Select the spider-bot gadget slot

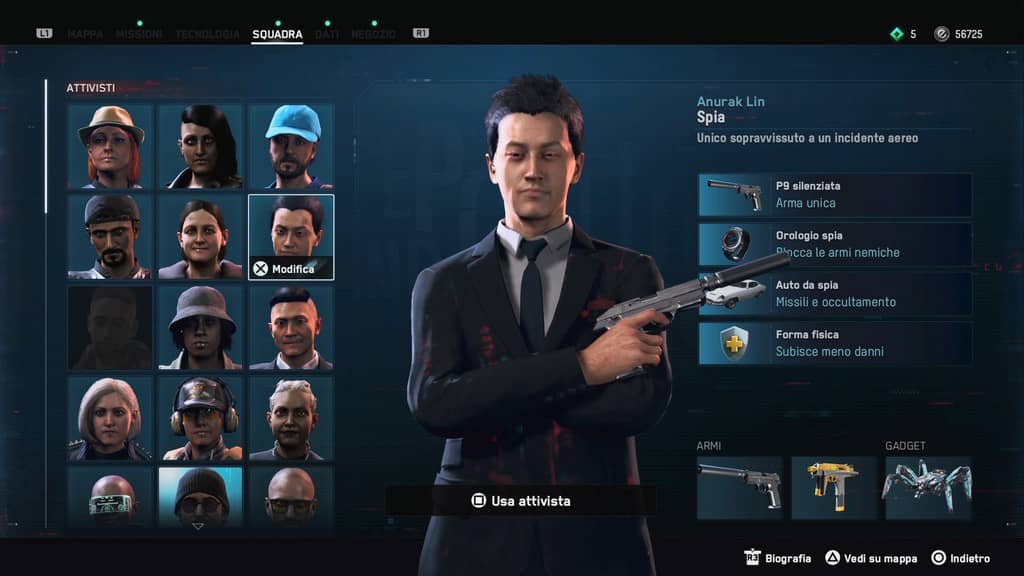click(927, 488)
